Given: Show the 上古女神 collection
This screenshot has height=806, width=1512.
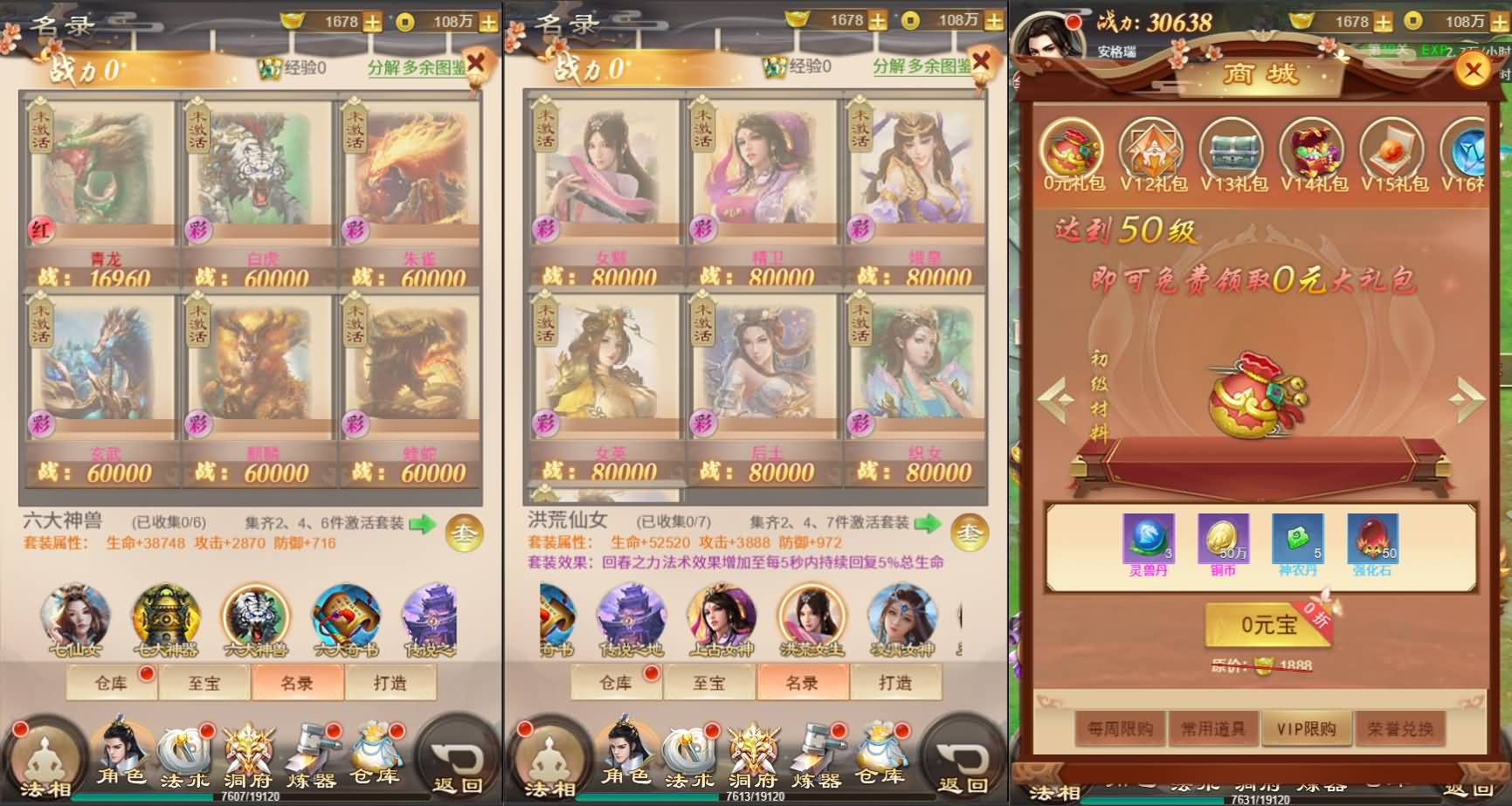Looking at the screenshot, I should 721,618.
